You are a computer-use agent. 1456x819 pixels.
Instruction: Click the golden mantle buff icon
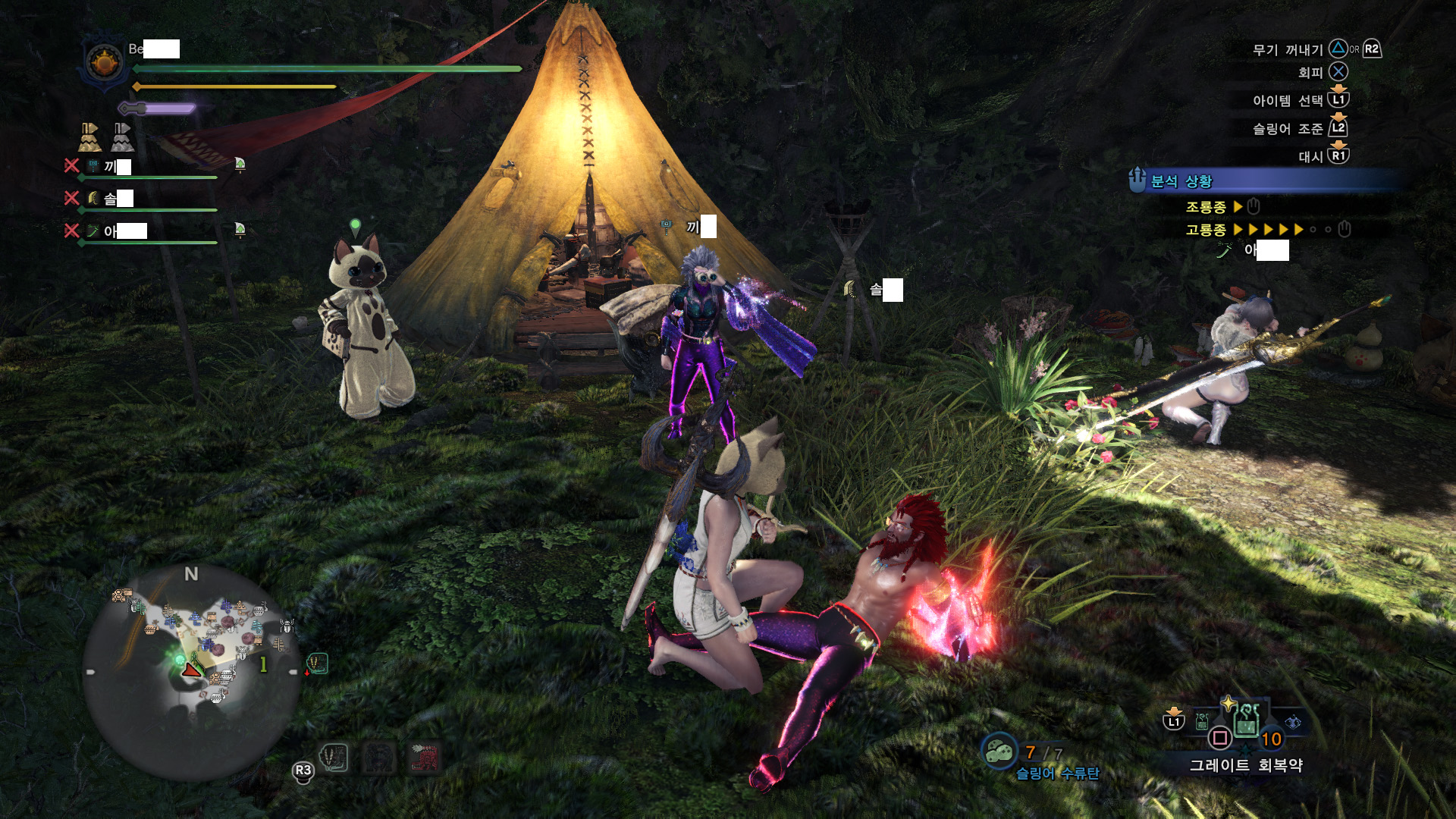(89, 137)
